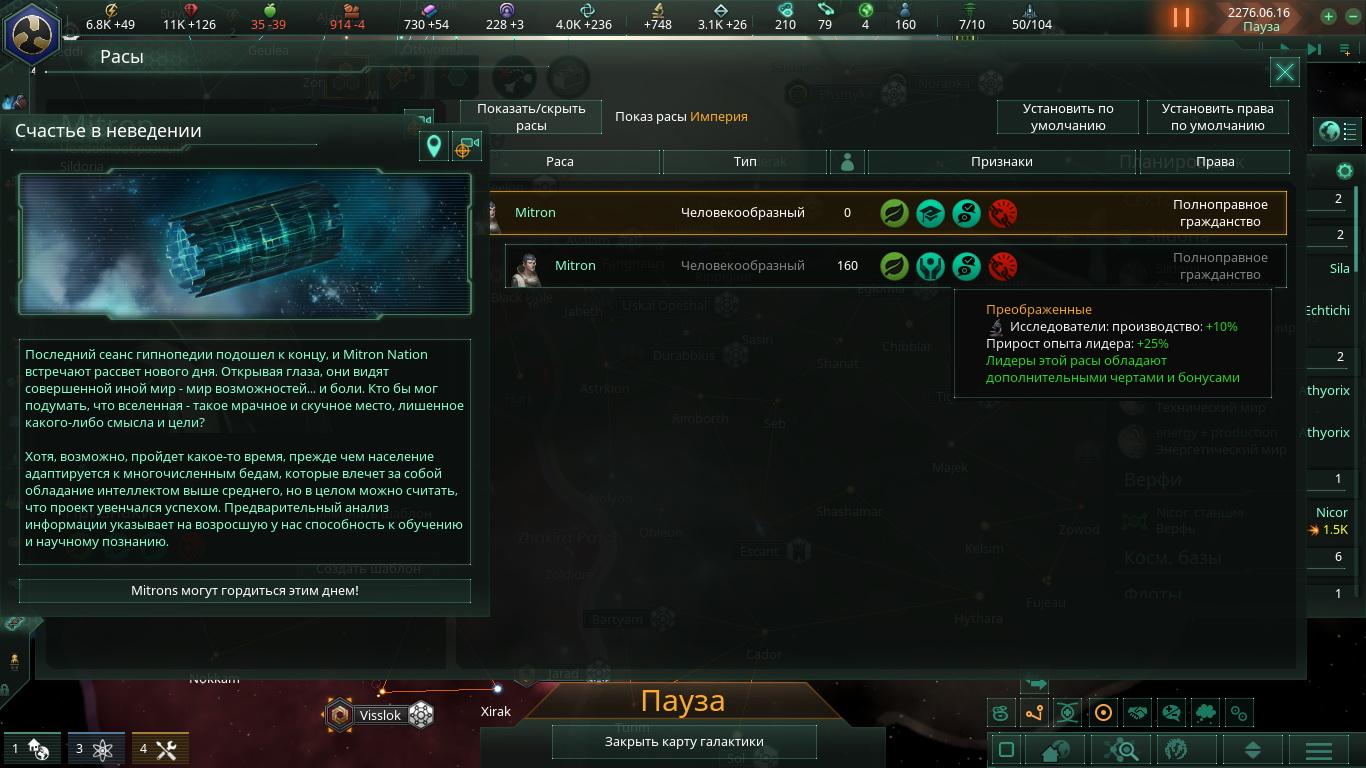
Task: Close the galaxy map with "Закрыть карту галактики"
Action: pos(684,742)
